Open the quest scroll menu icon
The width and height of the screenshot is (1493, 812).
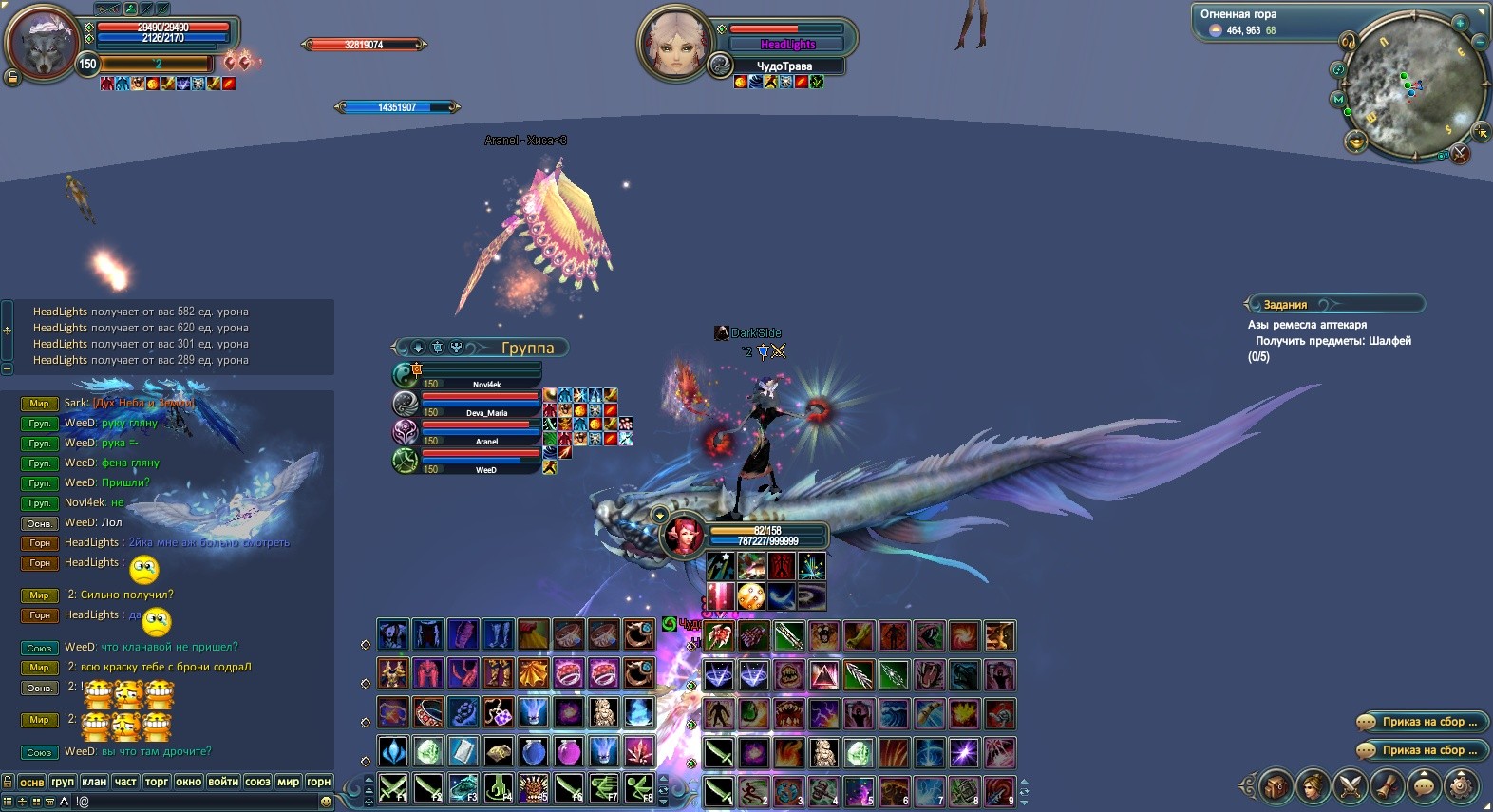[x=1387, y=785]
